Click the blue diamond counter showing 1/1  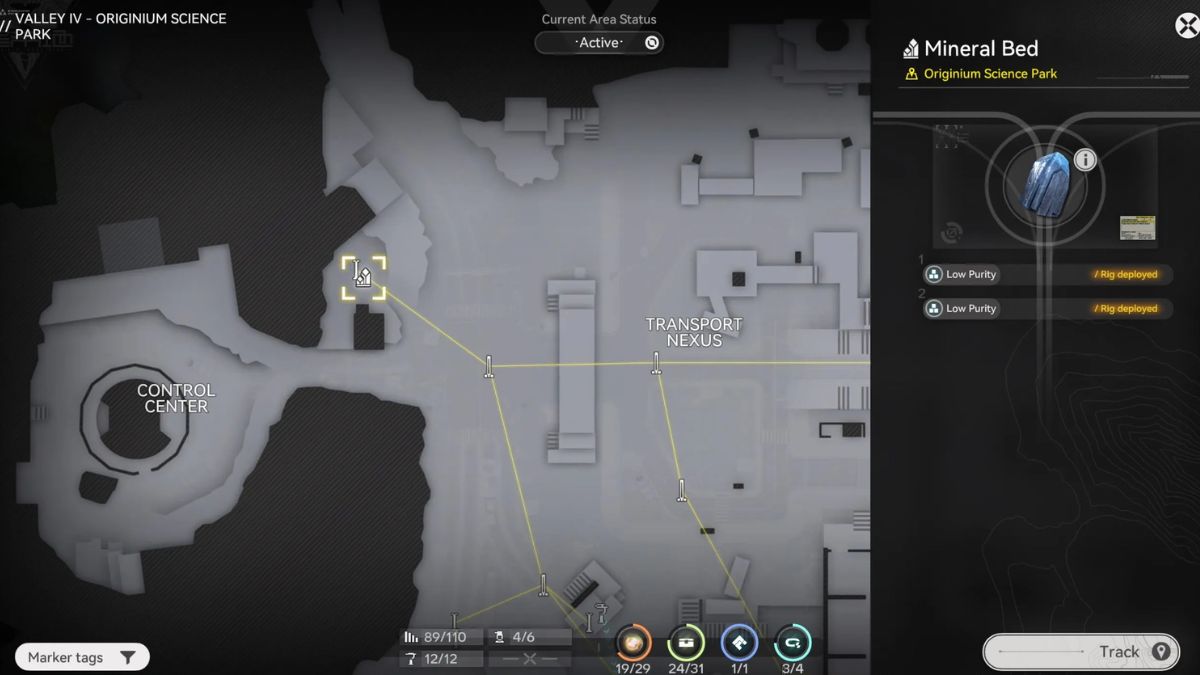tap(739, 642)
